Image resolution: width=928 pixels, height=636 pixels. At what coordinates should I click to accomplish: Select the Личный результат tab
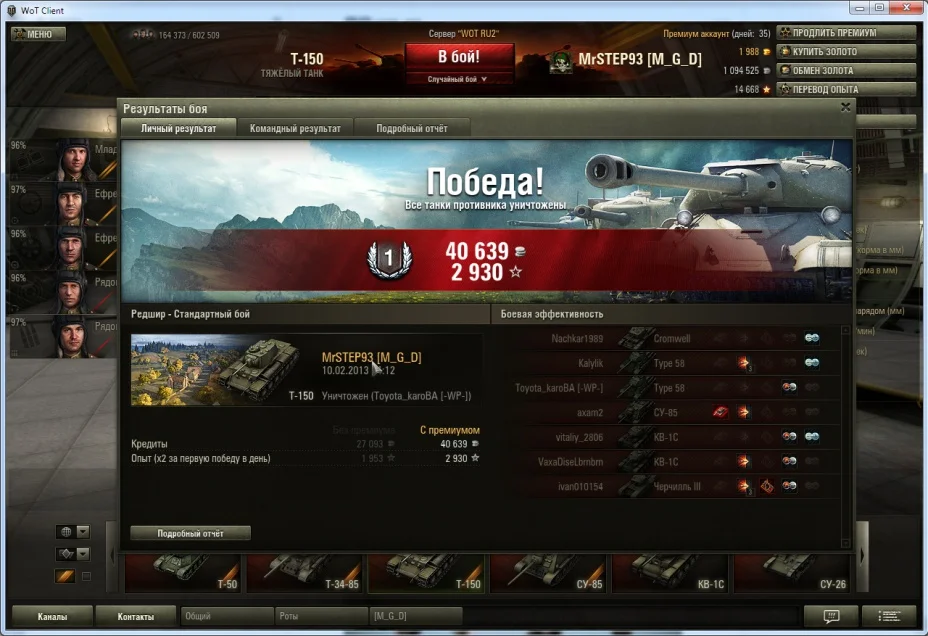click(178, 128)
